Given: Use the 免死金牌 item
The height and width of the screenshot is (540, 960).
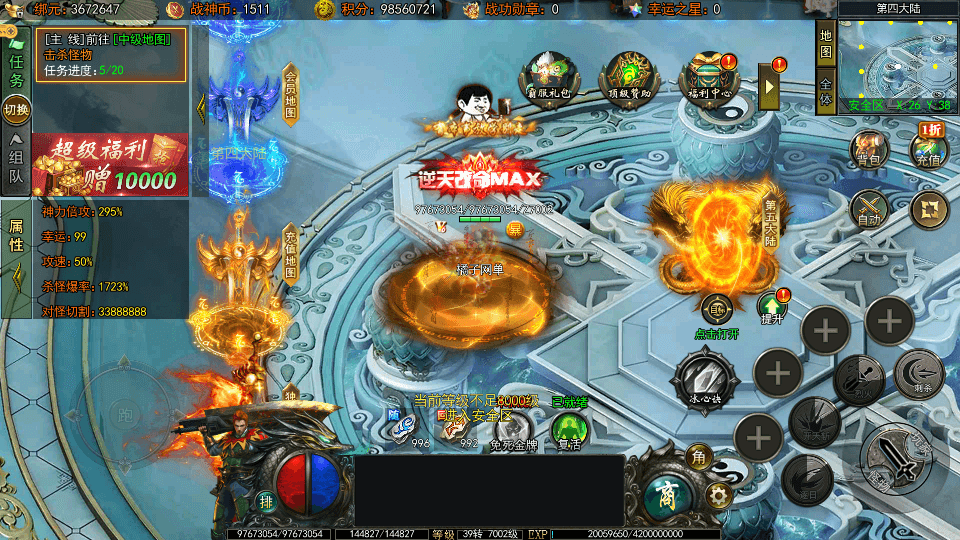Looking at the screenshot, I should pyautogui.click(x=514, y=430).
